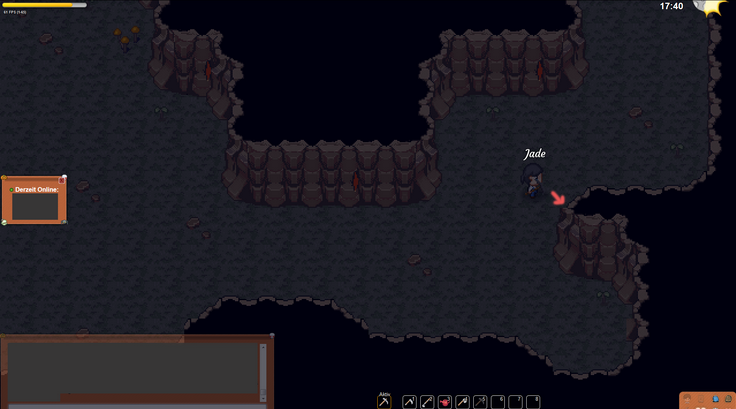
Task: Open the orange menu panel icons
Action: click(x=707, y=400)
